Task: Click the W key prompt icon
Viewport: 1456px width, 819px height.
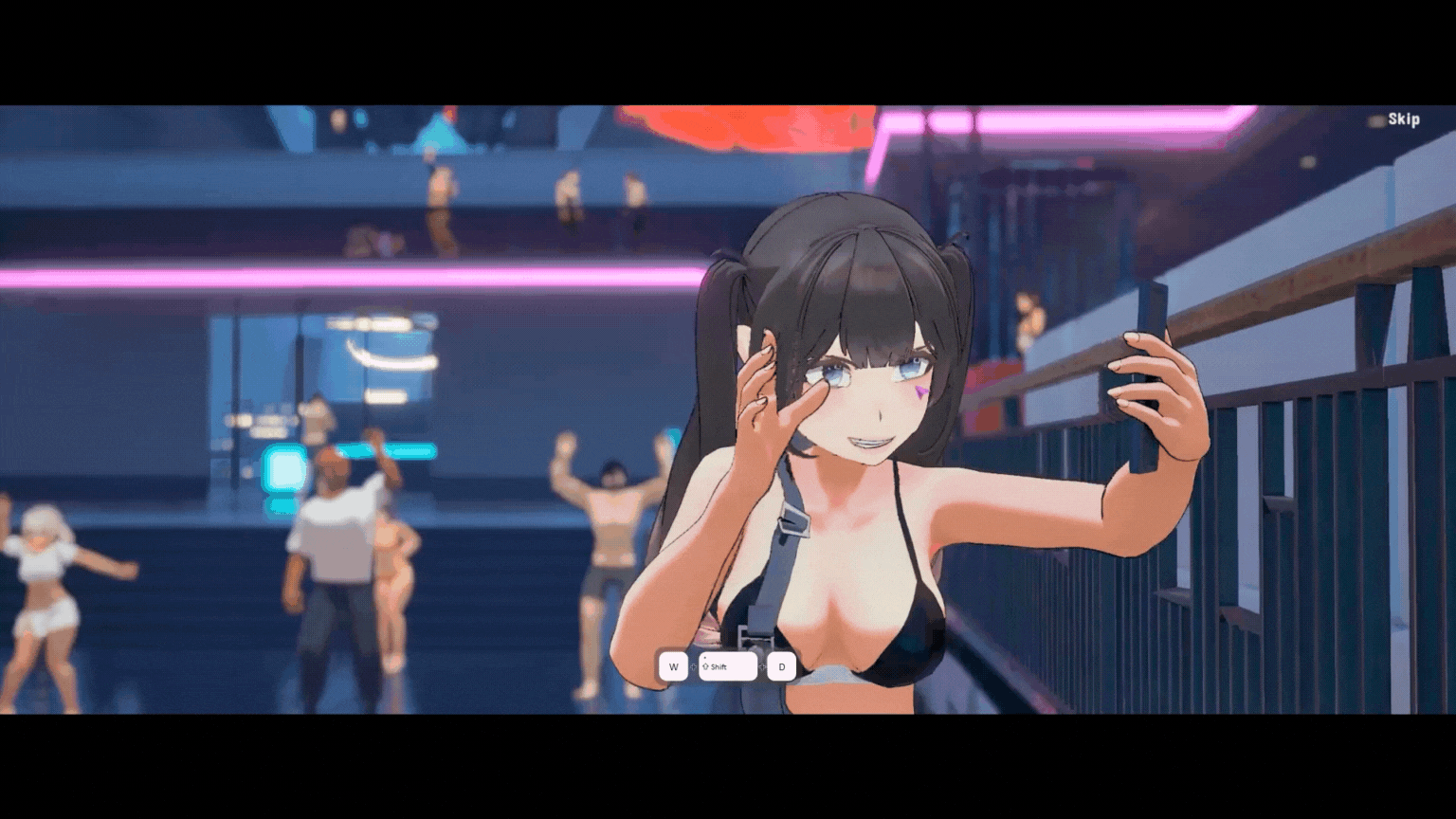Action: (674, 666)
